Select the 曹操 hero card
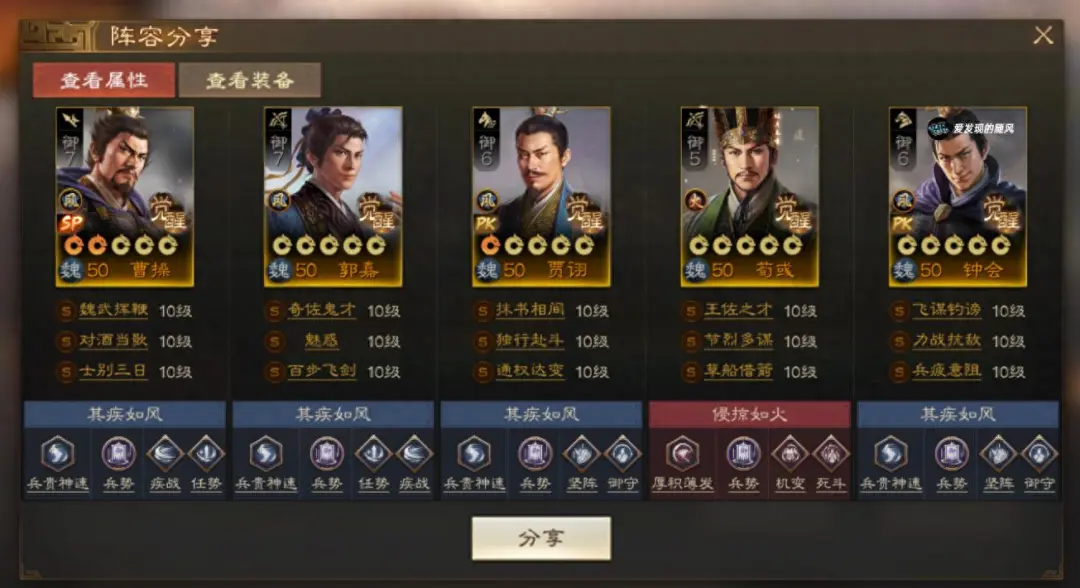 coord(125,196)
